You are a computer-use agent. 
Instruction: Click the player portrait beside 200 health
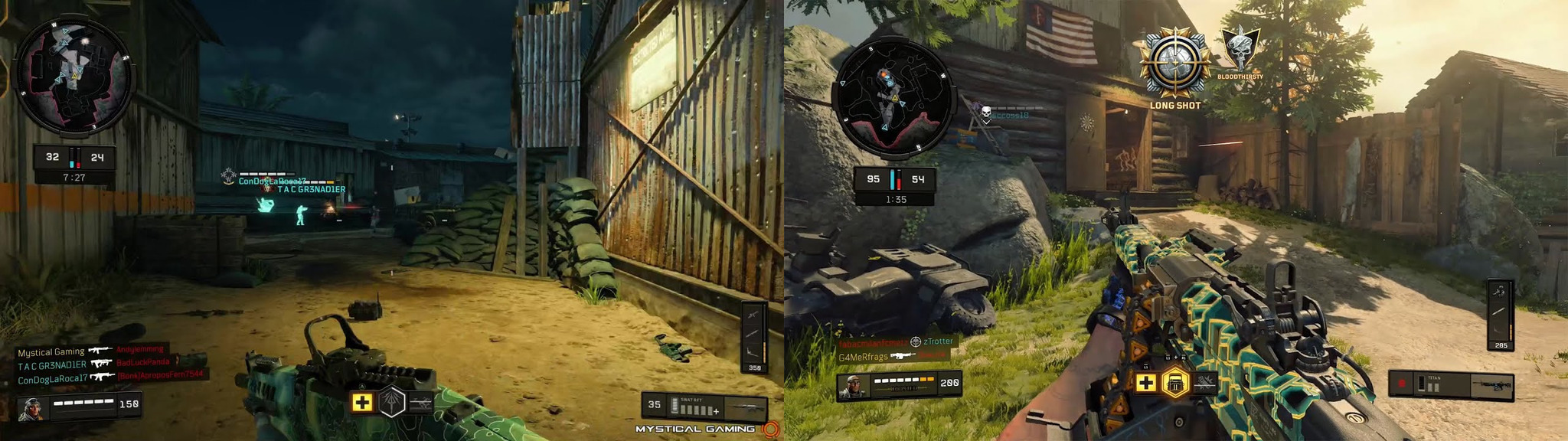[854, 387]
